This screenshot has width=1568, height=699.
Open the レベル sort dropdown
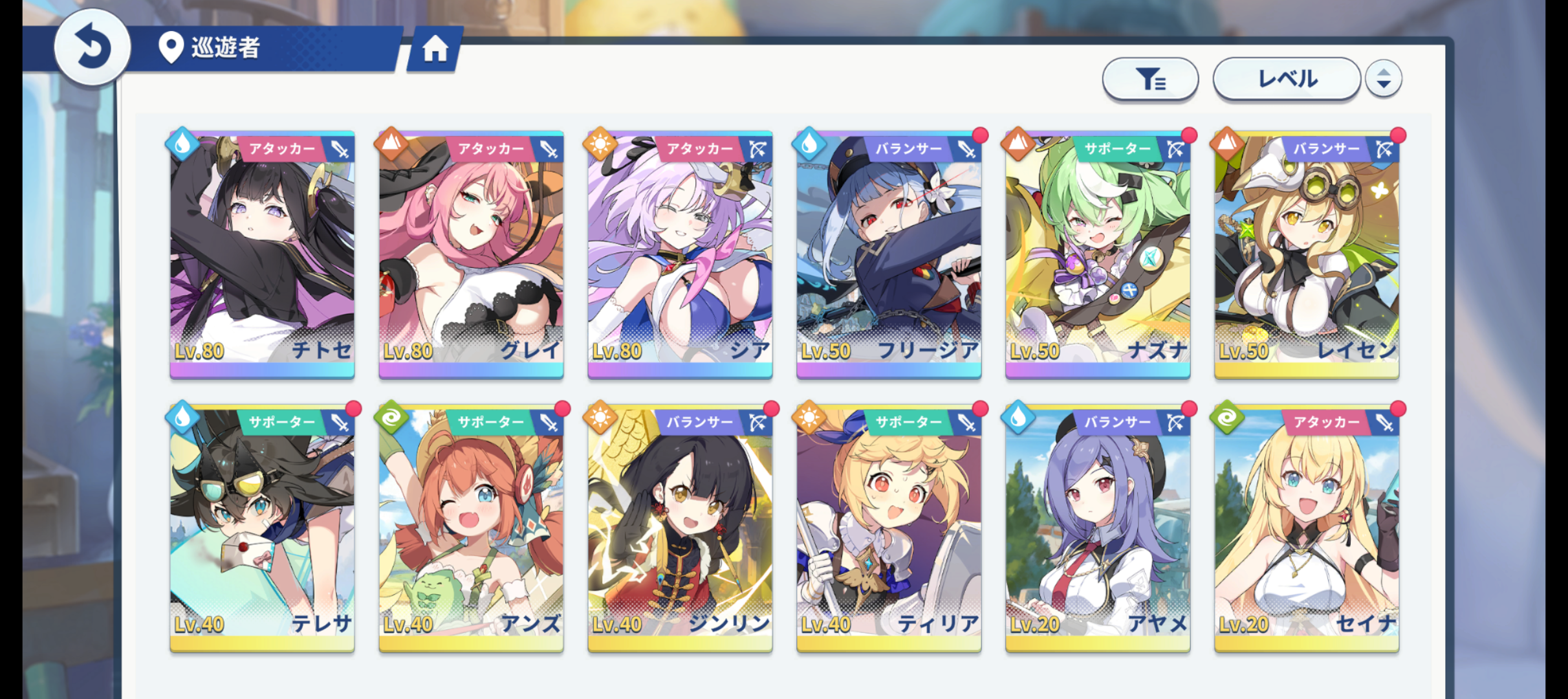(x=1286, y=79)
